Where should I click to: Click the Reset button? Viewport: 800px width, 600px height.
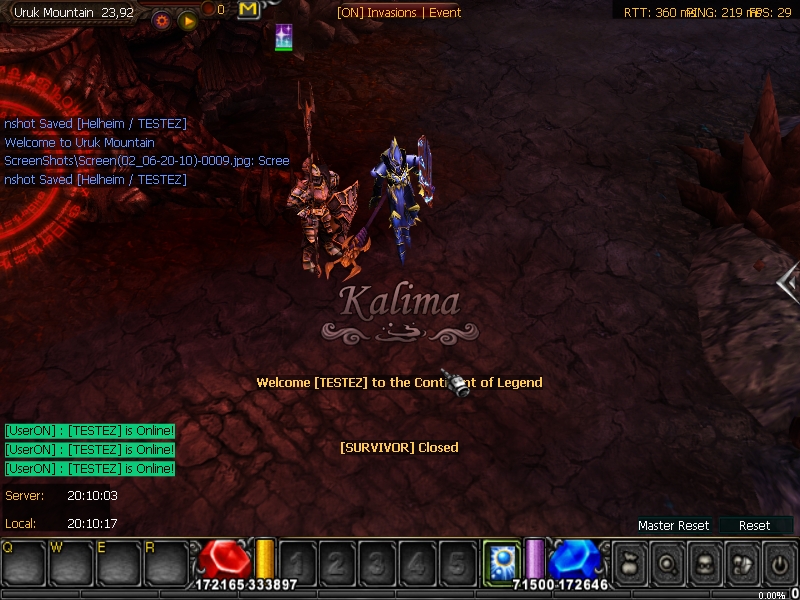pos(755,525)
